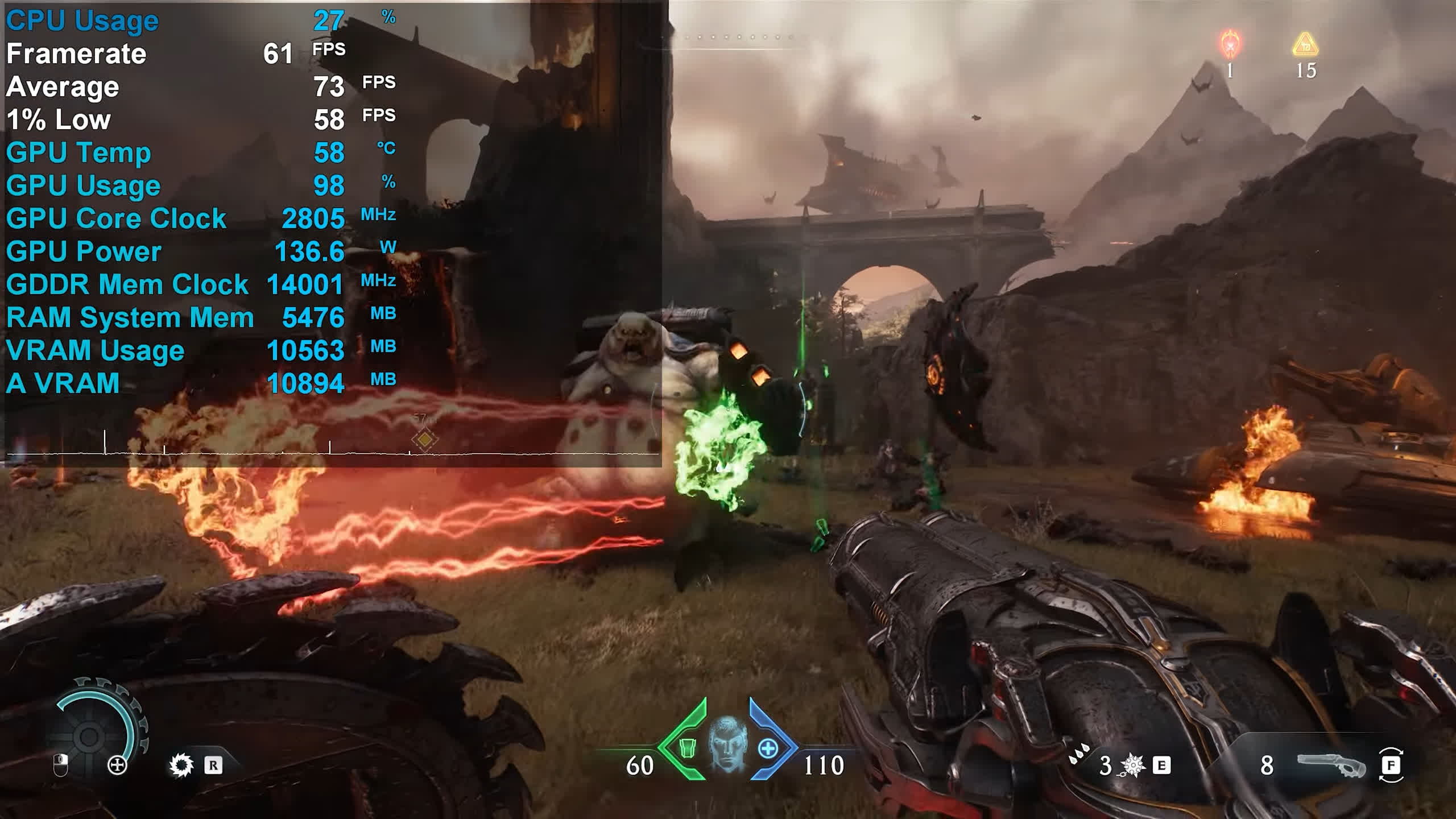This screenshot has height=819, width=1456.
Task: Activate the spiked flail melee icon
Action: (1132, 766)
